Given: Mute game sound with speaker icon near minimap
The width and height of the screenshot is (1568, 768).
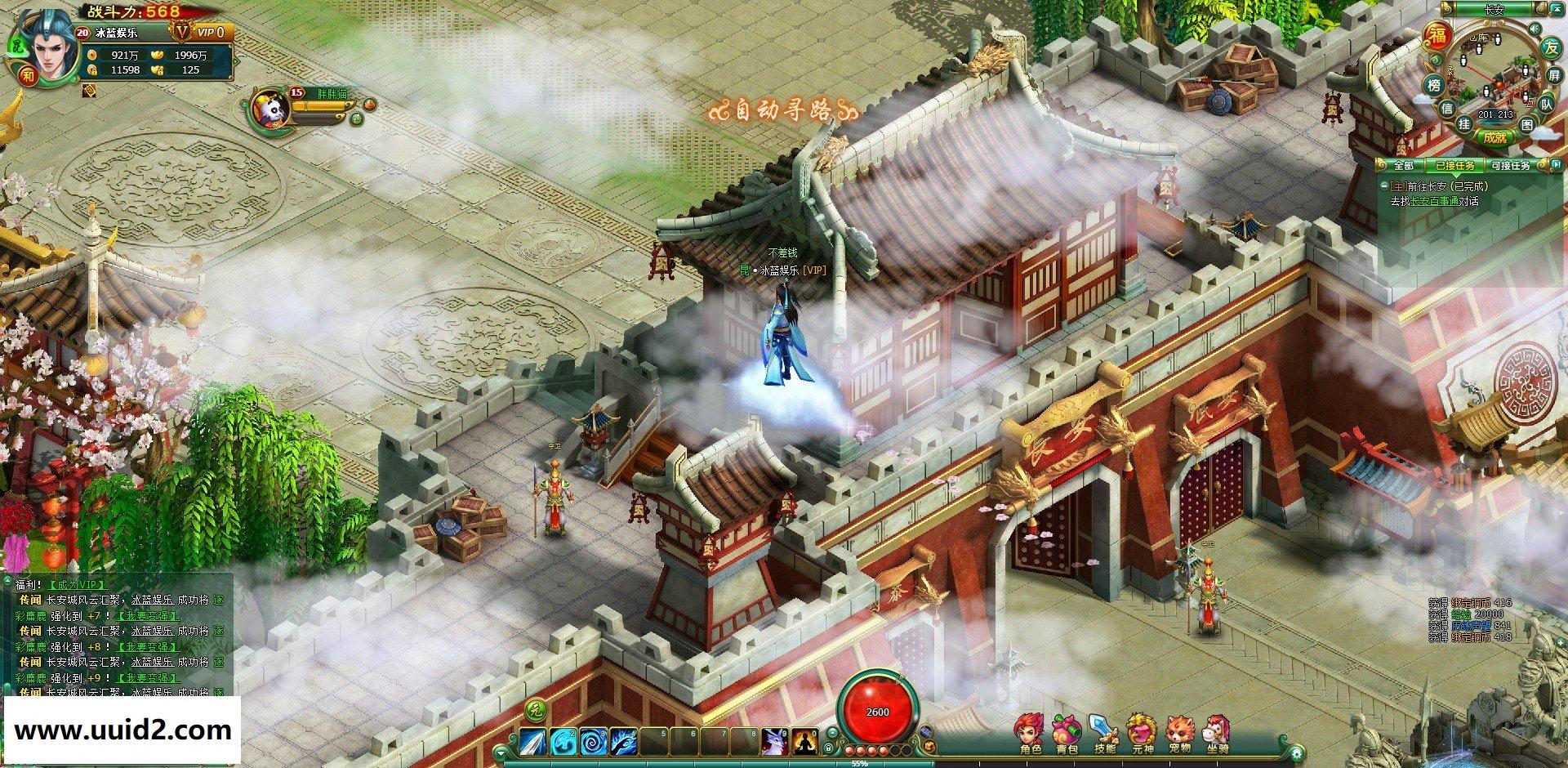Looking at the screenshot, I should click(1535, 28).
